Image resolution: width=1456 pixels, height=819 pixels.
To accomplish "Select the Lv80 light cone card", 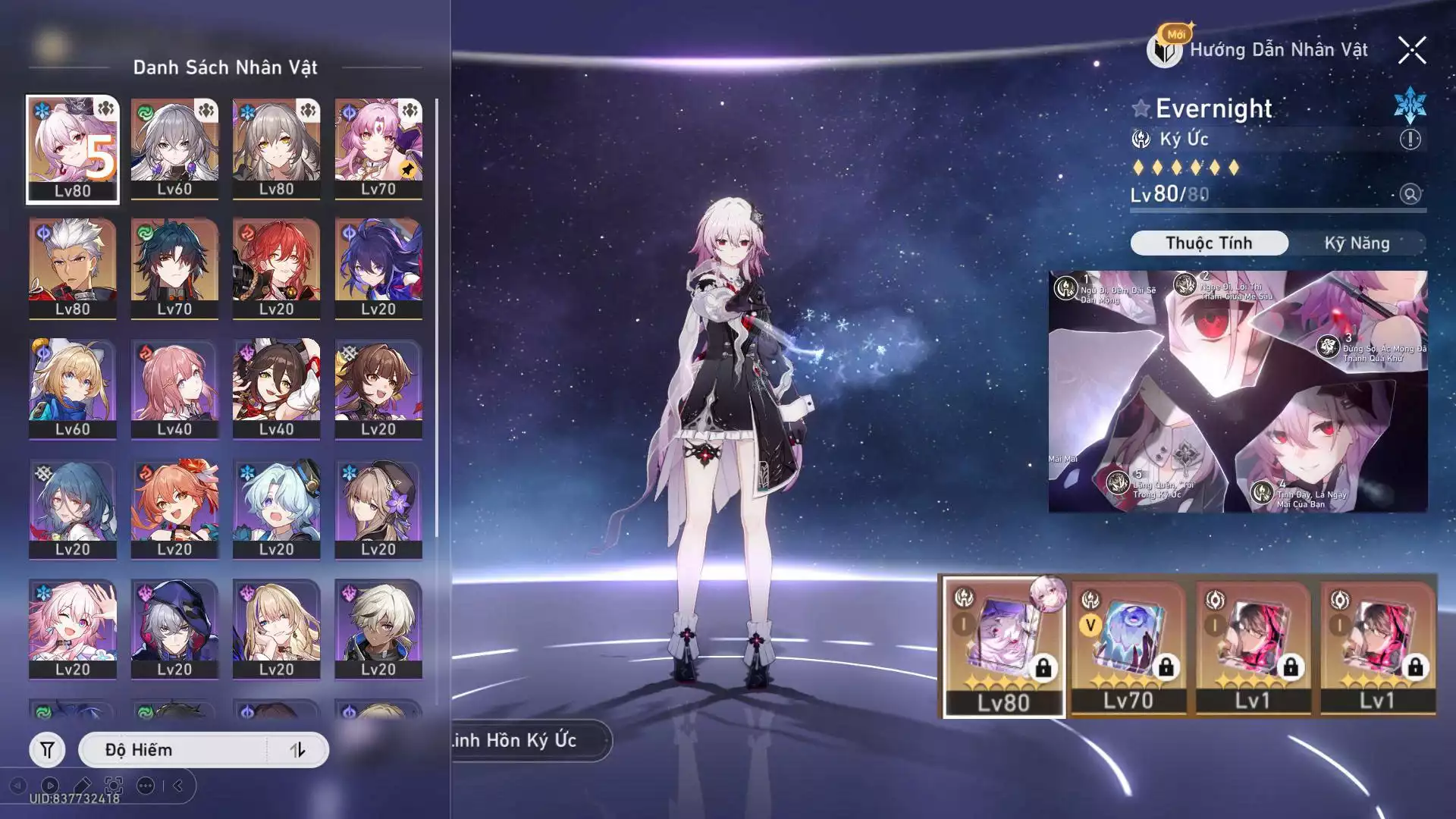I will point(1003,646).
